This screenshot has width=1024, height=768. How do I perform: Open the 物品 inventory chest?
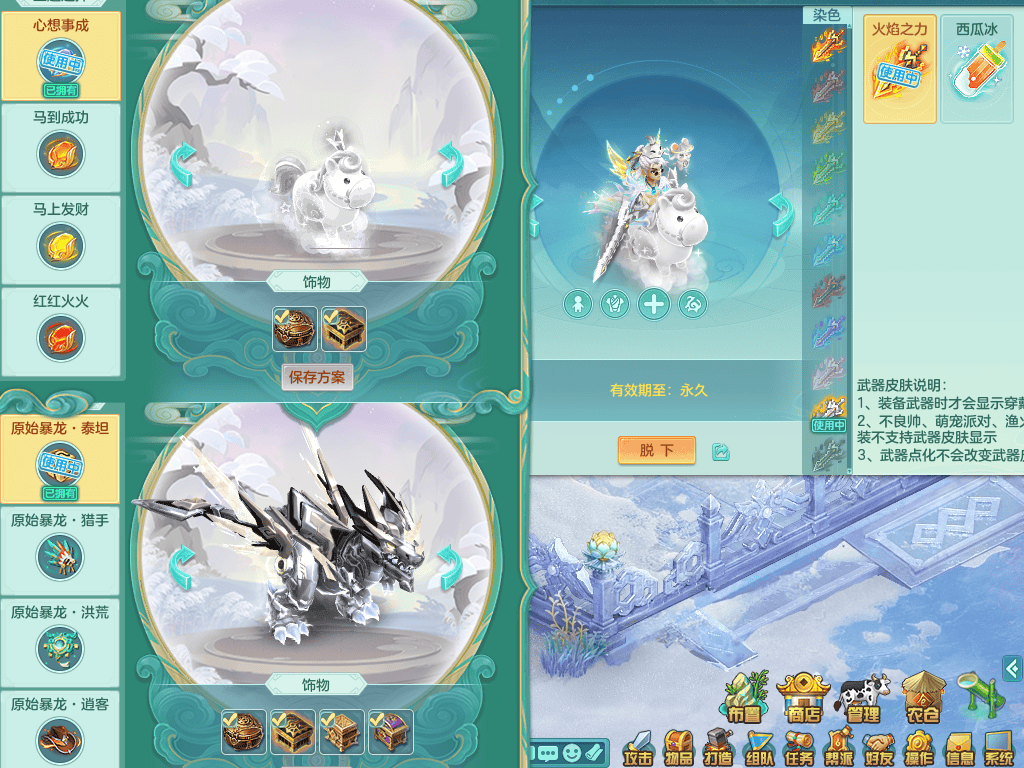tap(679, 748)
